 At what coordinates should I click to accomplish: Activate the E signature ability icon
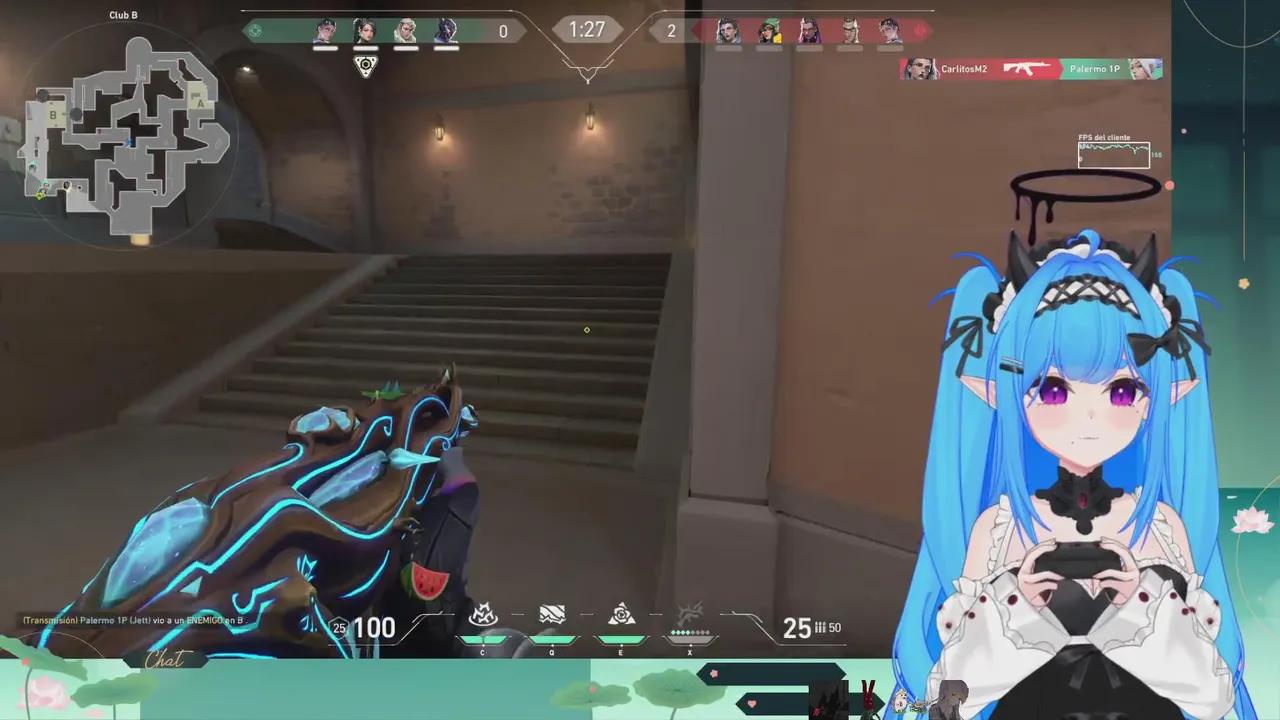pyautogui.click(x=620, y=613)
